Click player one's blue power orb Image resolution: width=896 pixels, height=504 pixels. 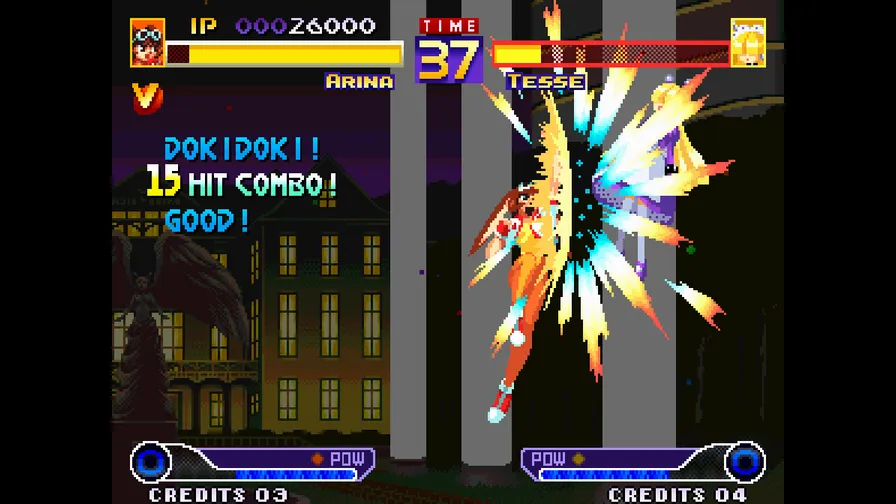[152, 462]
